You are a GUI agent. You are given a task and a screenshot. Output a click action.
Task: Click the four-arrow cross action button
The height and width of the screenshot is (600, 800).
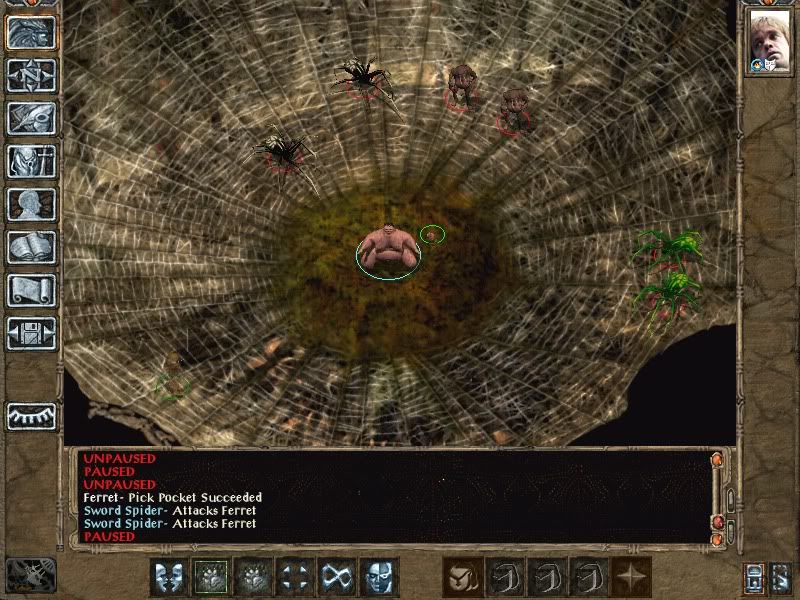pyautogui.click(x=295, y=577)
